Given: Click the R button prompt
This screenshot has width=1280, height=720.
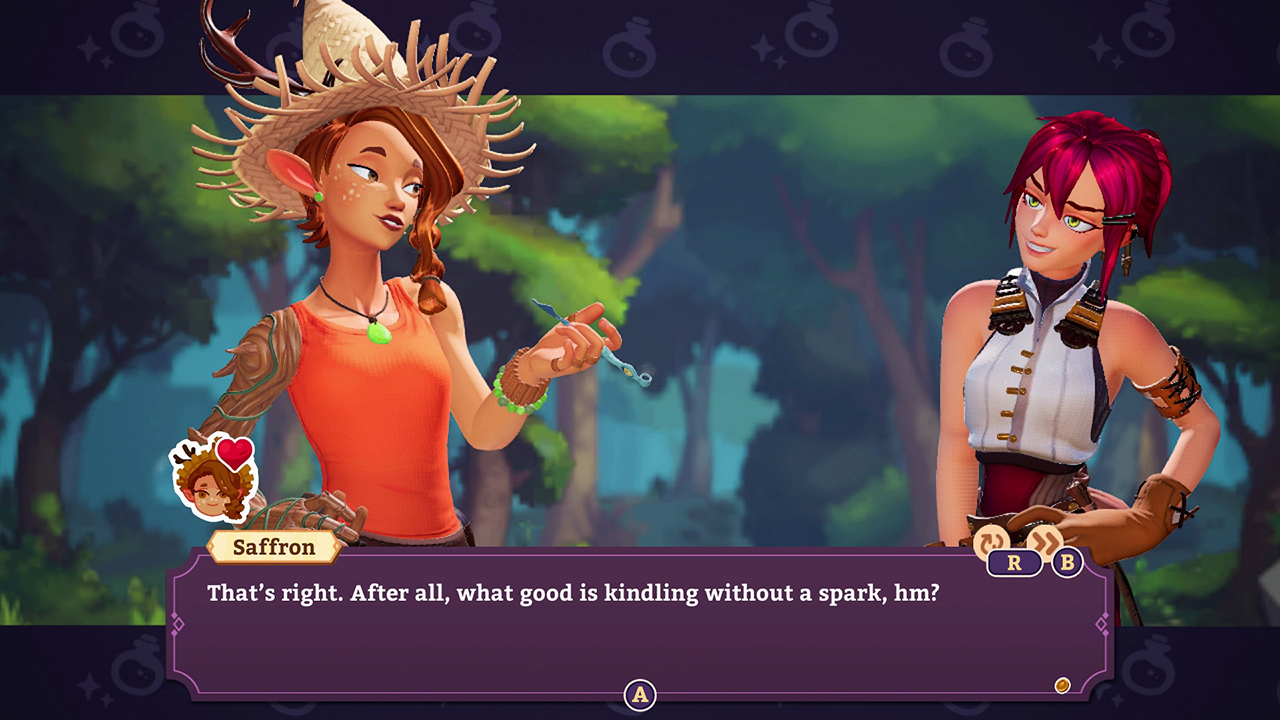Looking at the screenshot, I should click(1013, 562).
